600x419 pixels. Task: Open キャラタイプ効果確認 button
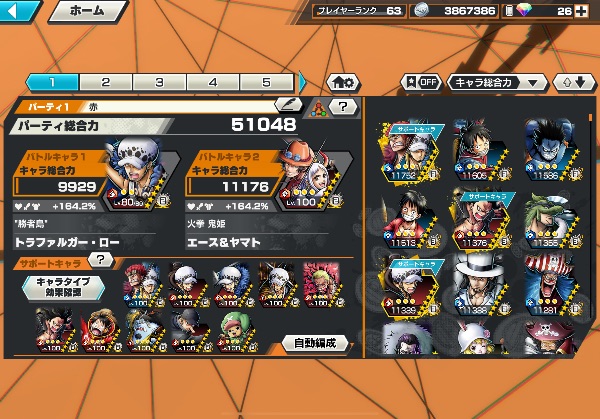[x=64, y=289]
